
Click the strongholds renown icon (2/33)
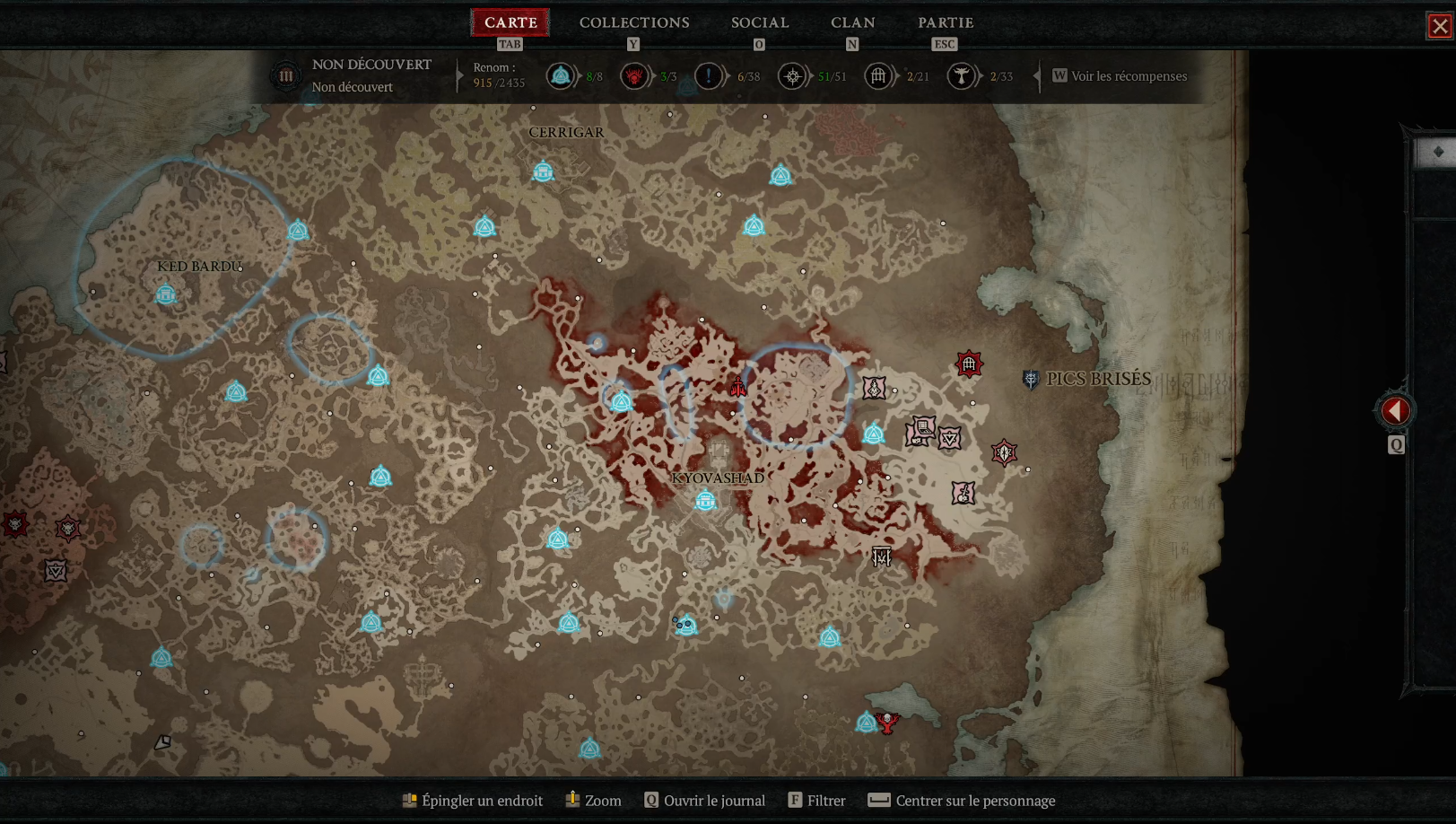coord(960,76)
